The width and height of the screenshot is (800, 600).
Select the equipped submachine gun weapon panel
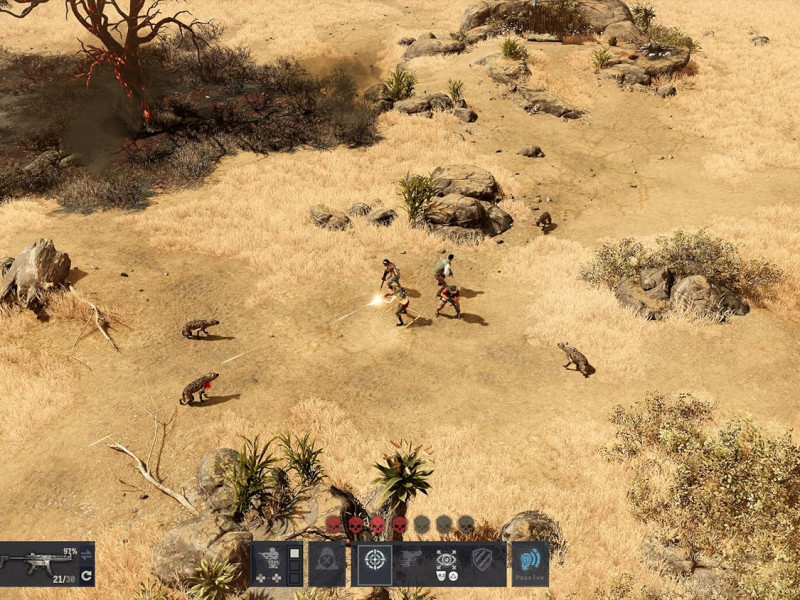point(38,563)
